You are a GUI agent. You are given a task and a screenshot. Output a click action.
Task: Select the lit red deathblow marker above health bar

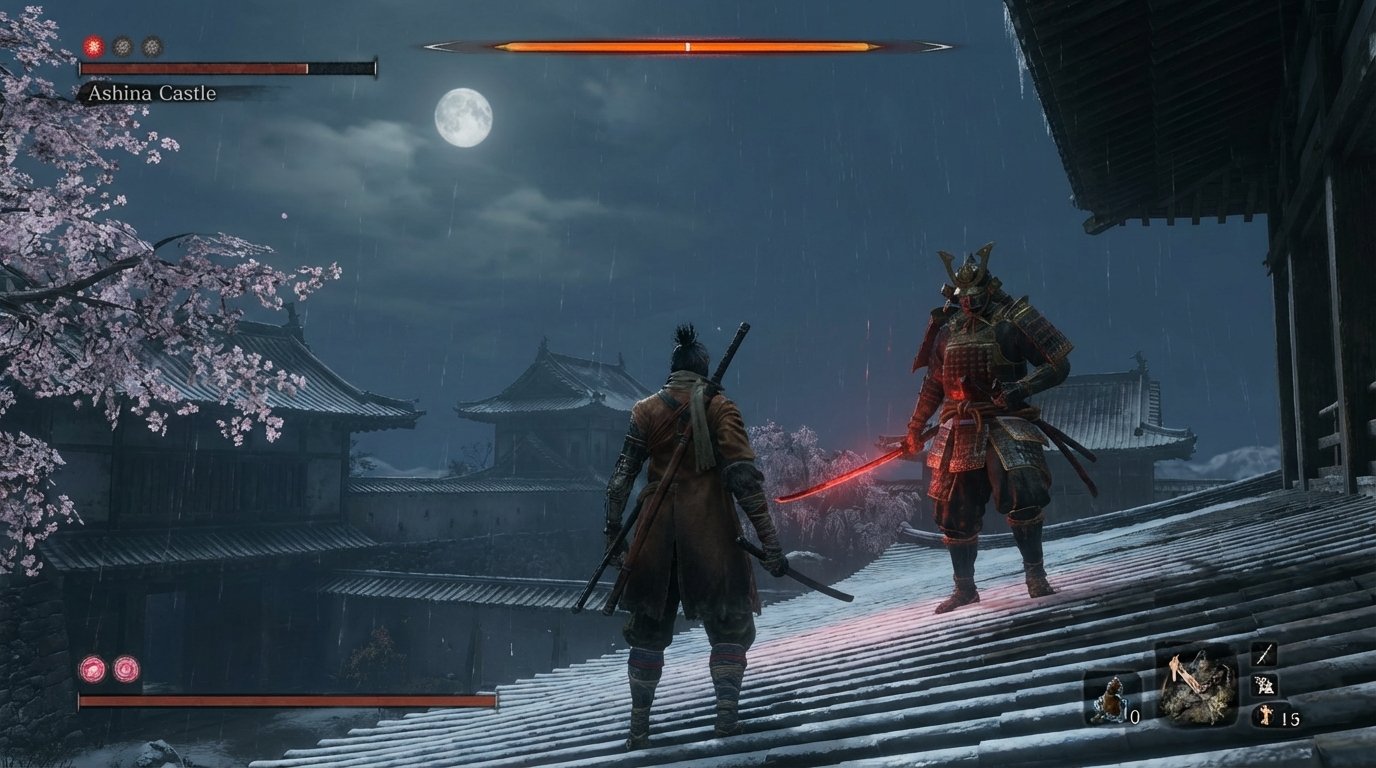pyautogui.click(x=92, y=46)
